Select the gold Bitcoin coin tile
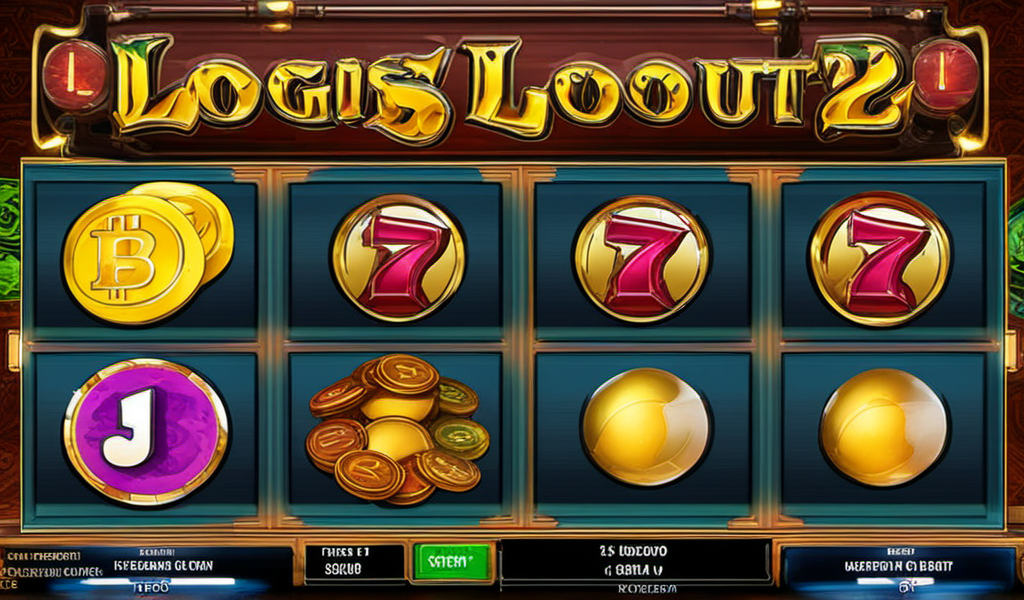This screenshot has width=1024, height=600. click(x=145, y=254)
